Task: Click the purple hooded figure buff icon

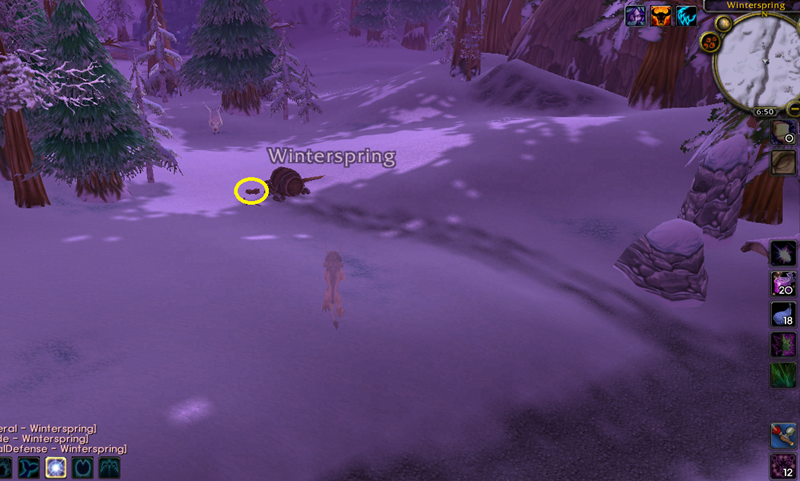Action: pyautogui.click(x=636, y=15)
